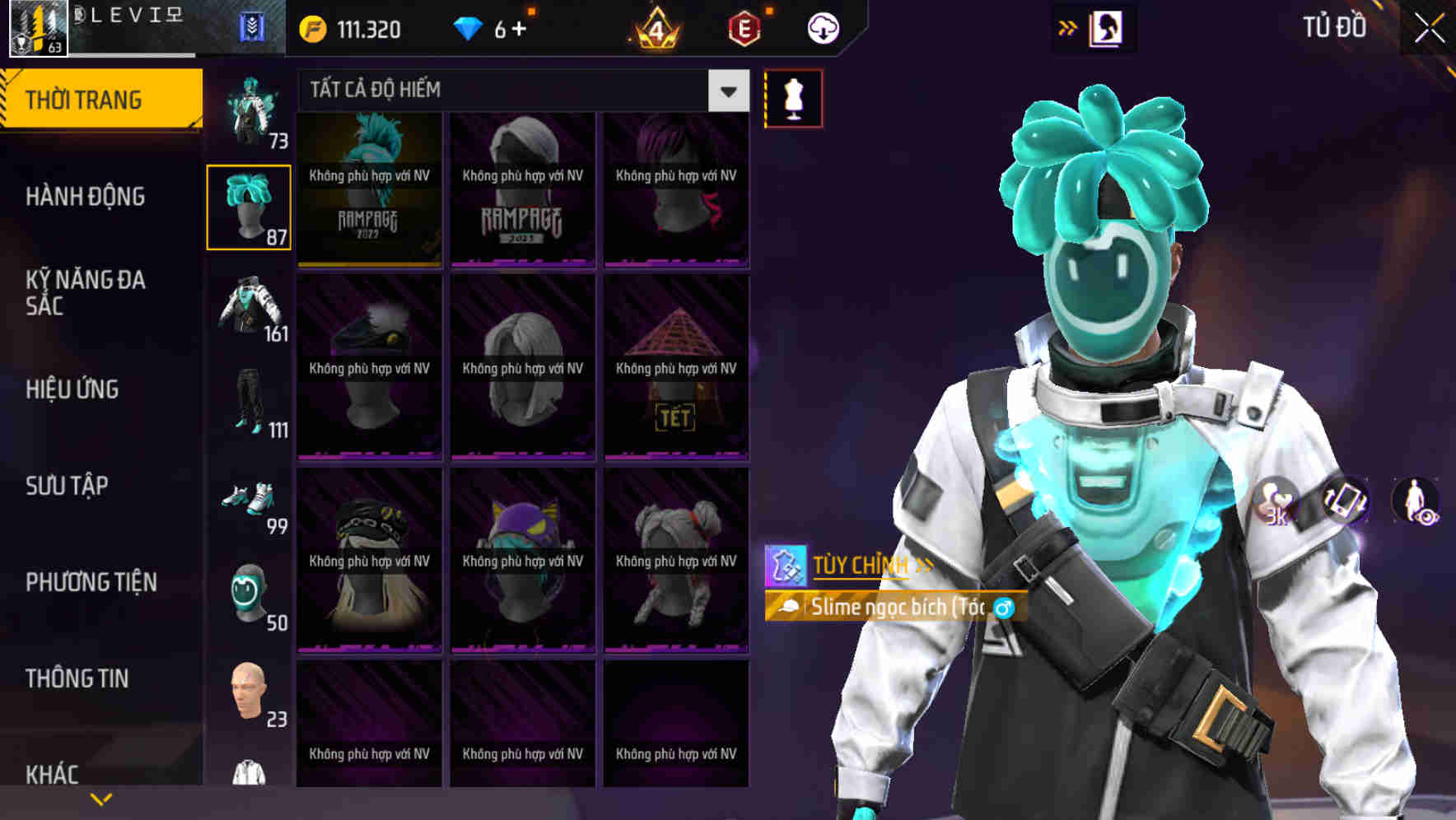Expand the category list with the bottom chevron
This screenshot has height=820, width=1456.
coord(102,799)
